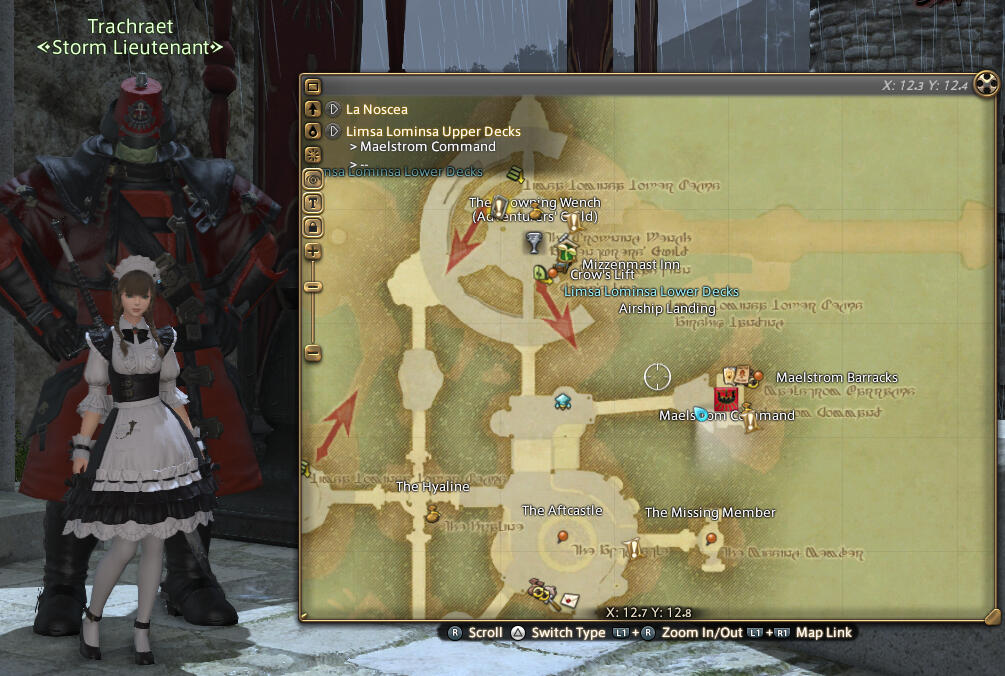Expand the La Noscea region selector

point(334,108)
